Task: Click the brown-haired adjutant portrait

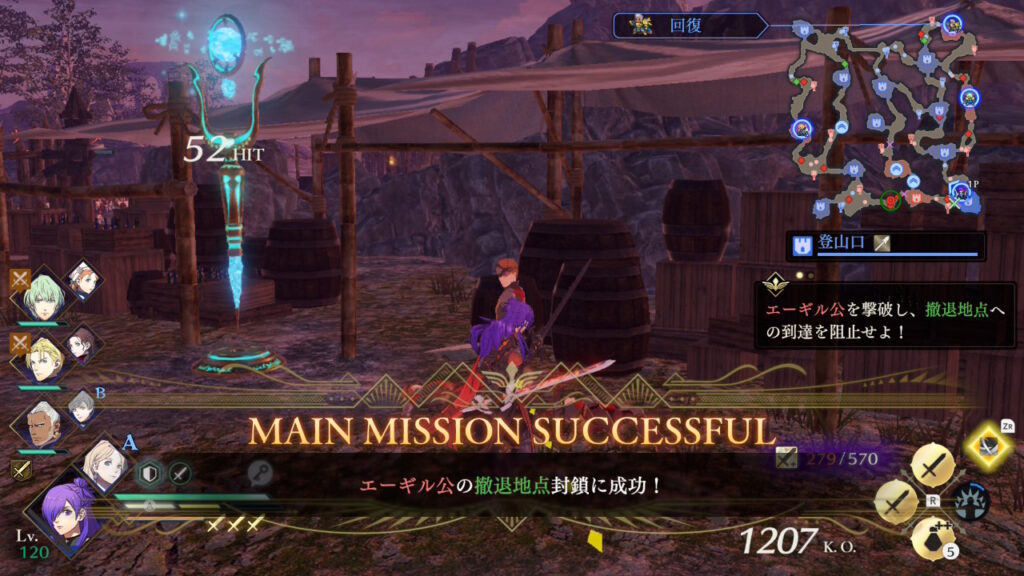Action: tap(82, 344)
